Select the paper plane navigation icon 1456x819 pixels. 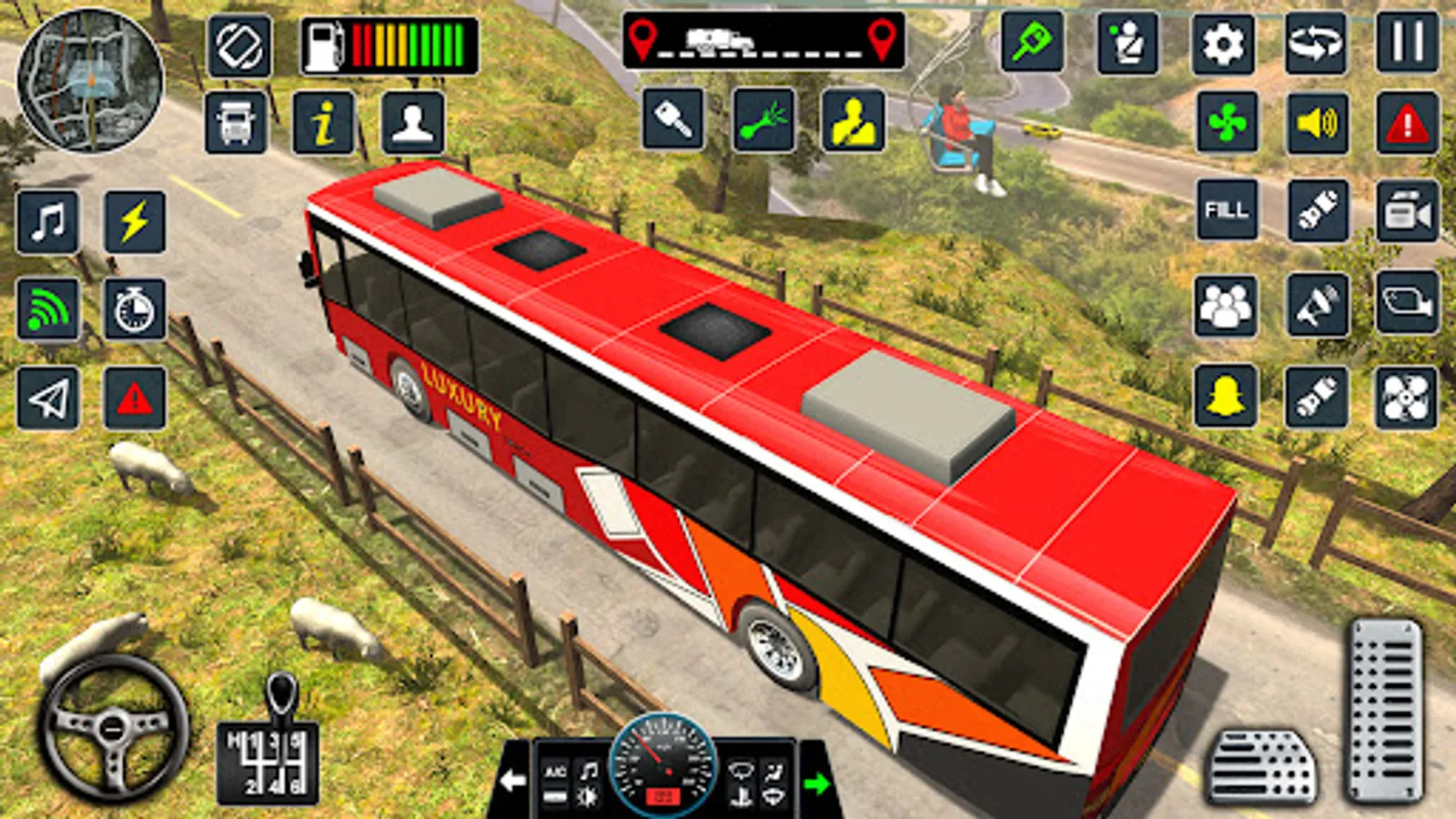coord(48,398)
